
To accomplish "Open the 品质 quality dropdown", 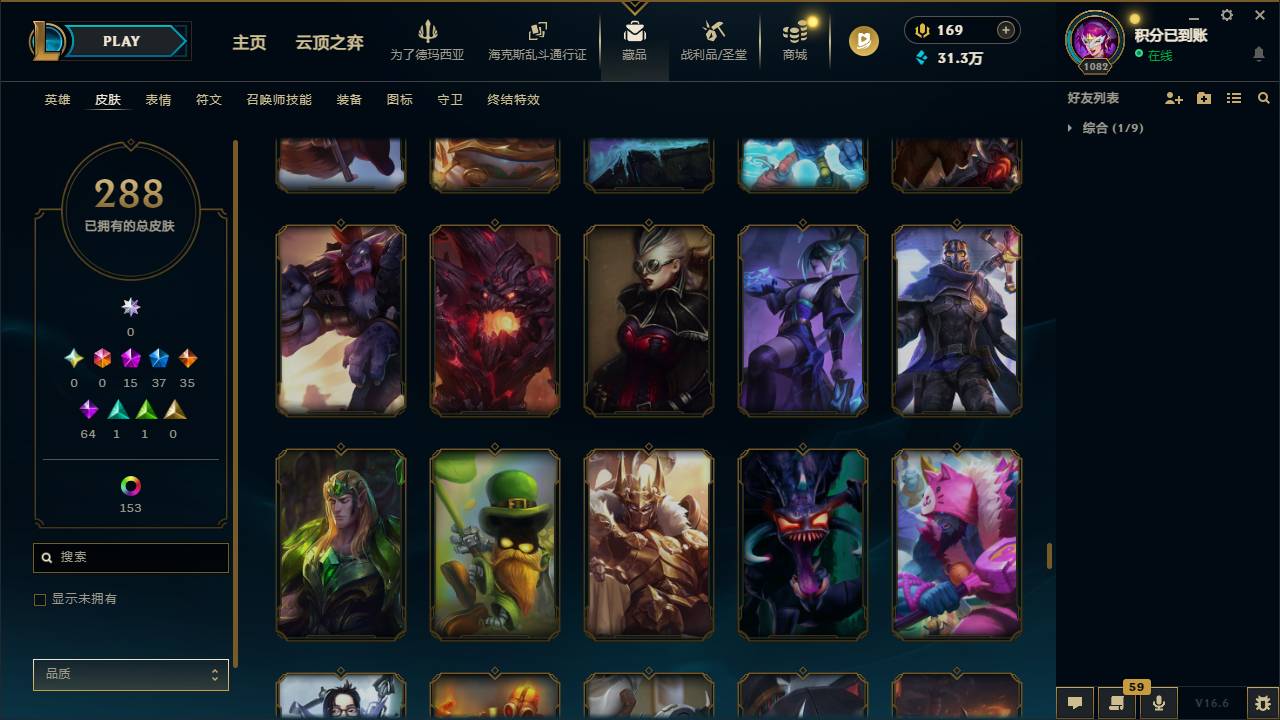I will click(130, 674).
